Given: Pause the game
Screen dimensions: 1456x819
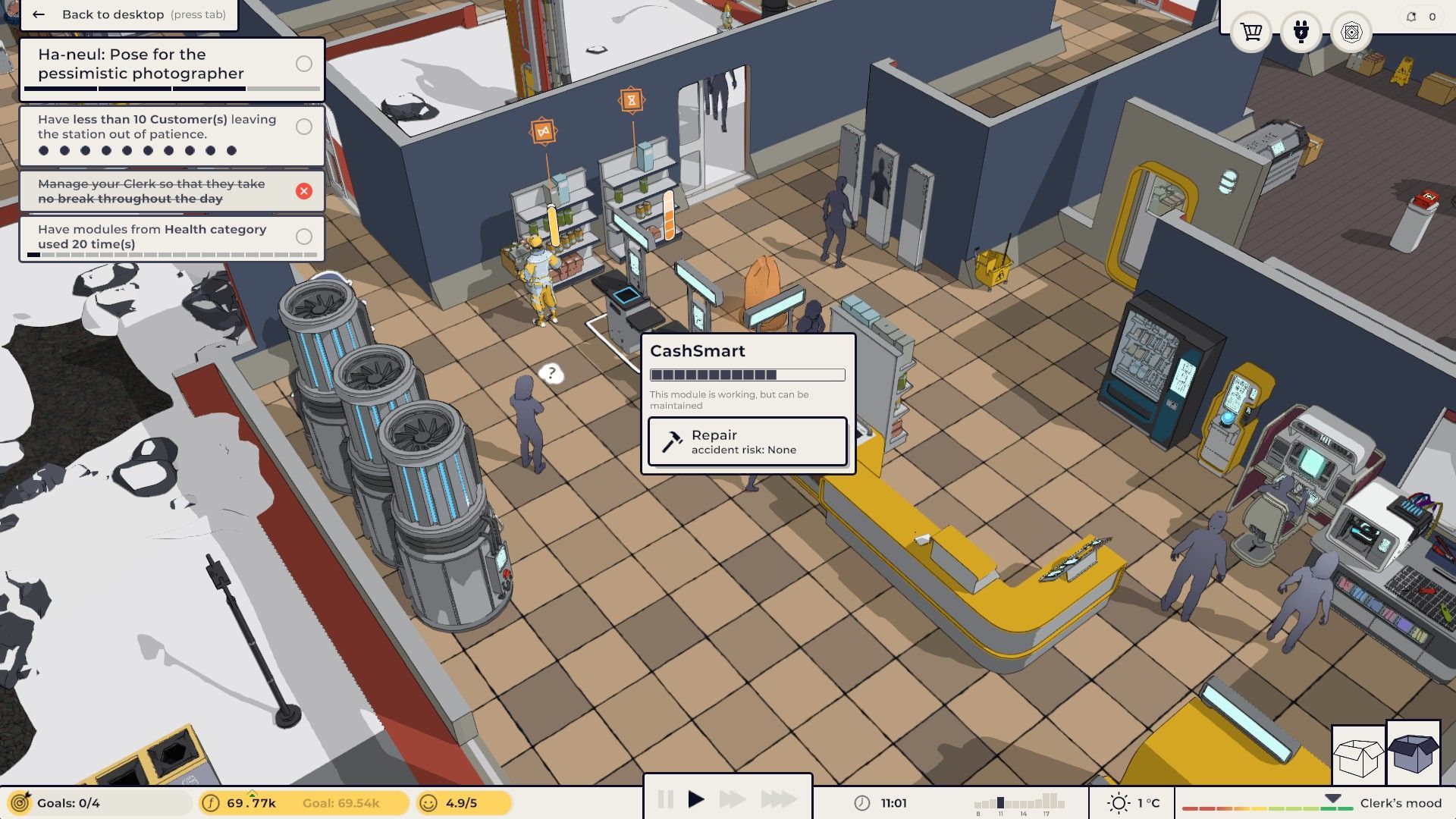Looking at the screenshot, I should click(x=665, y=799).
